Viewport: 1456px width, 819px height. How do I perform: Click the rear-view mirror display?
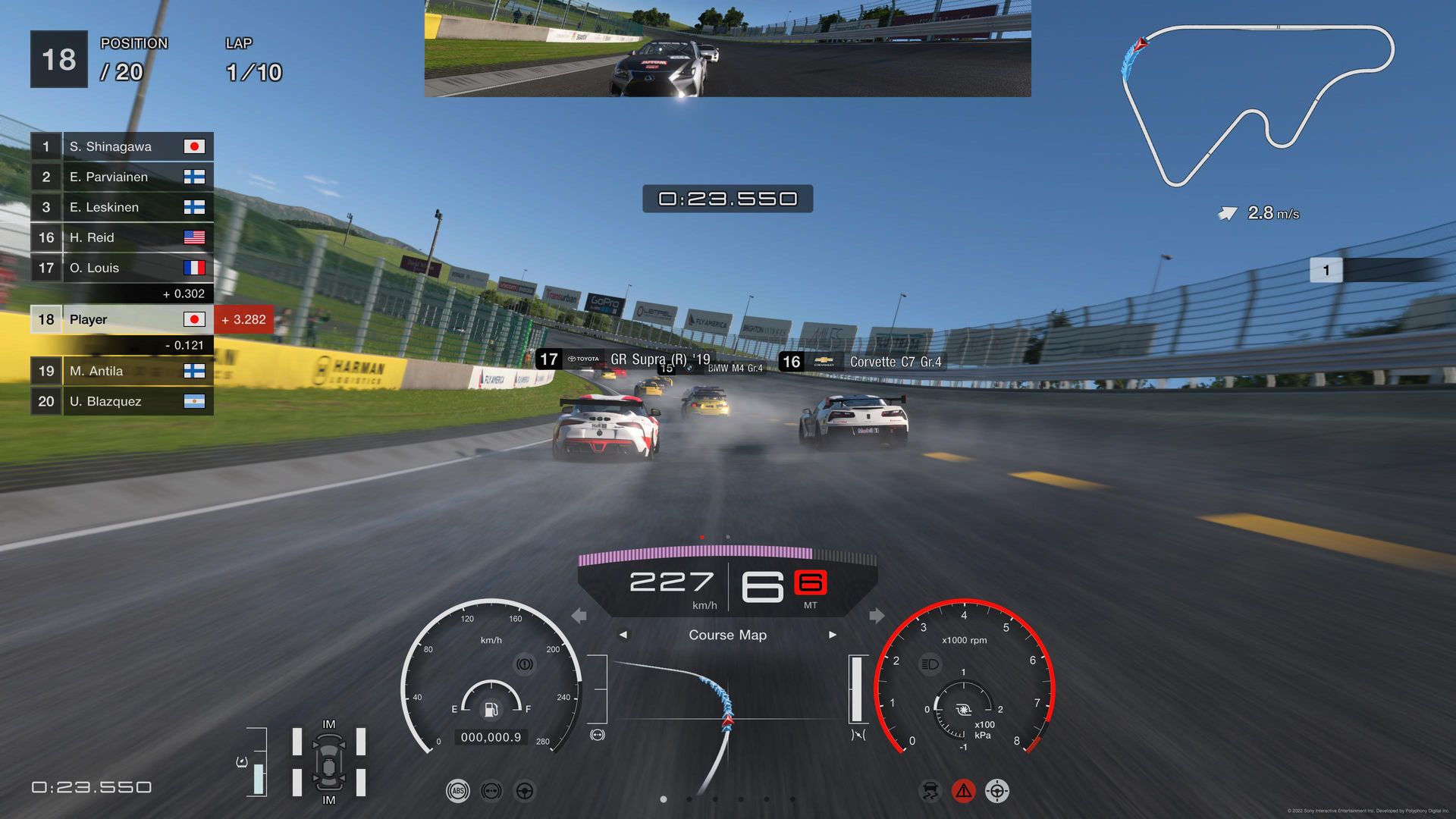[727, 49]
